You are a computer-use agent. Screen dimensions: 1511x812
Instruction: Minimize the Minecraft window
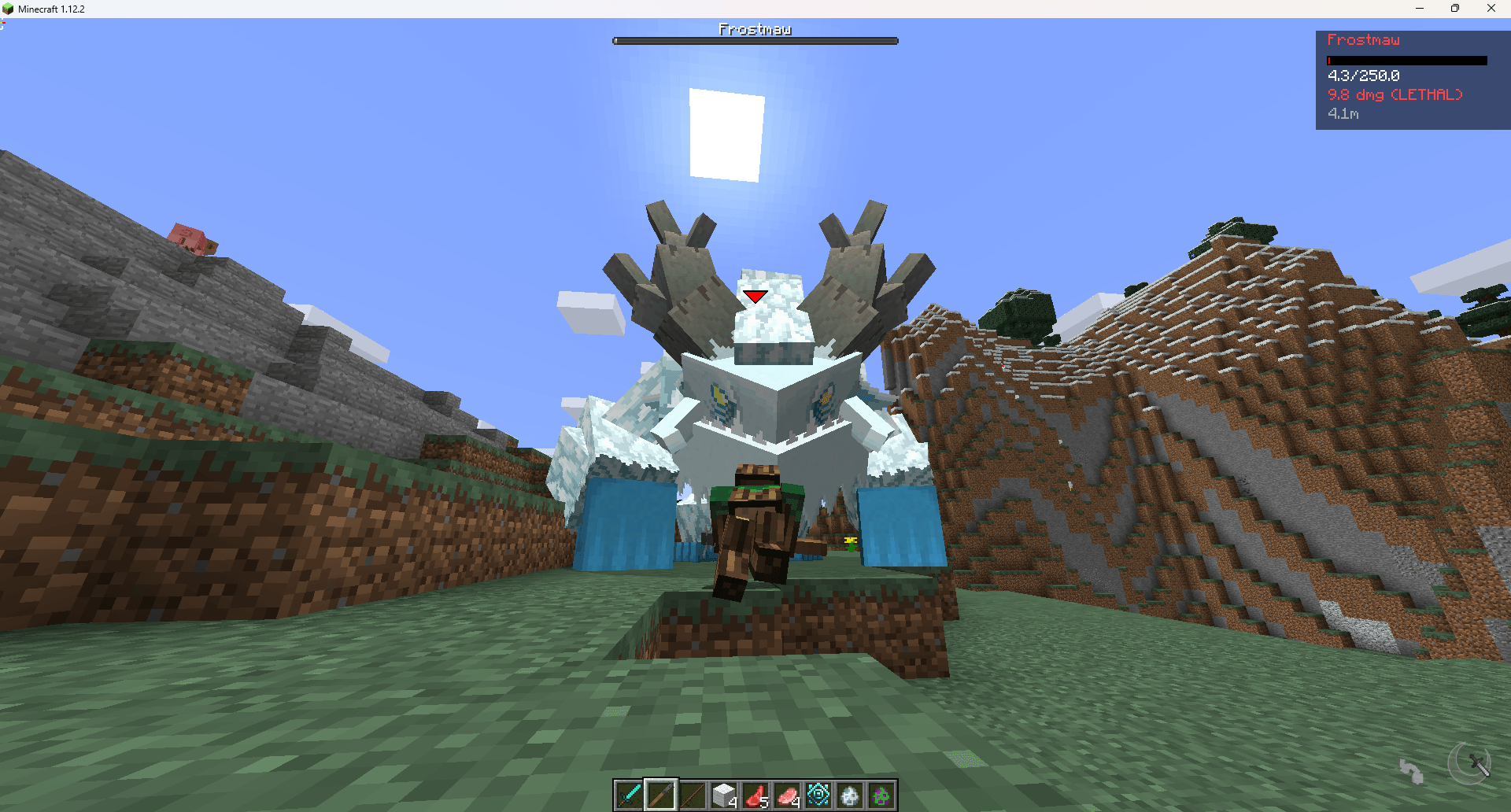pyautogui.click(x=1419, y=9)
